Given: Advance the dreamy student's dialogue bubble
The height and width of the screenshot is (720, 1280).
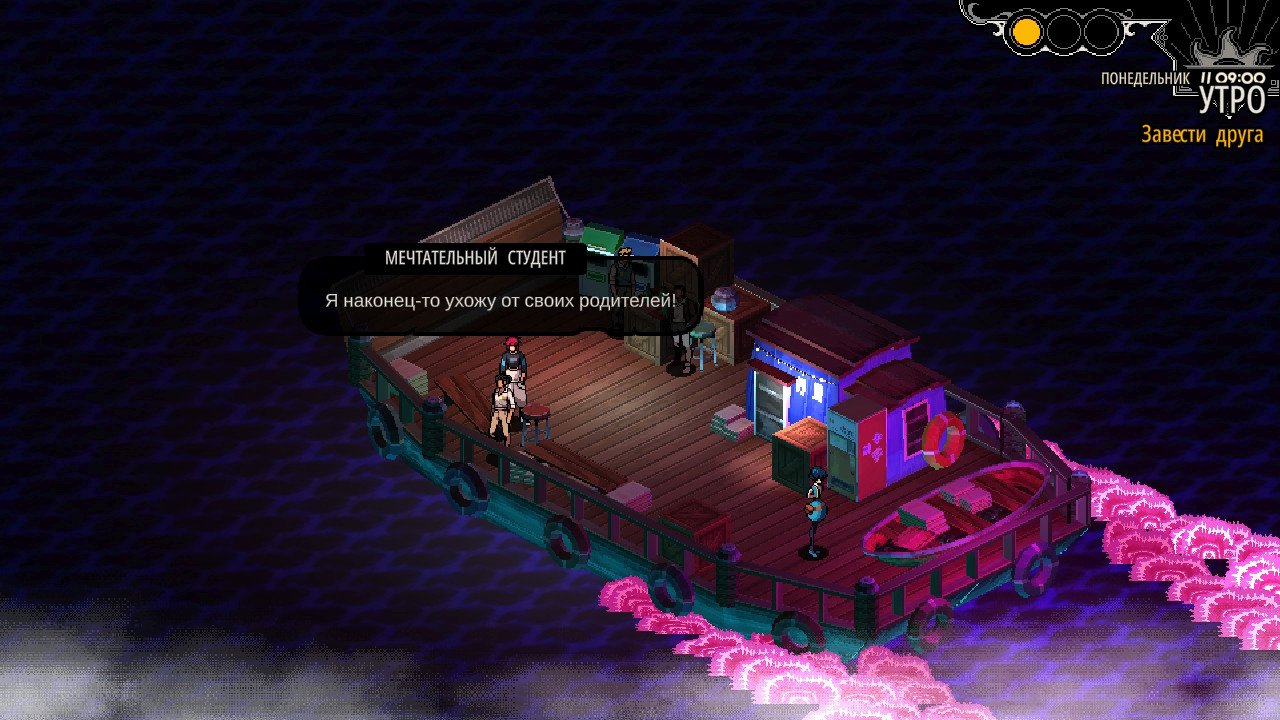Looking at the screenshot, I should 500,299.
